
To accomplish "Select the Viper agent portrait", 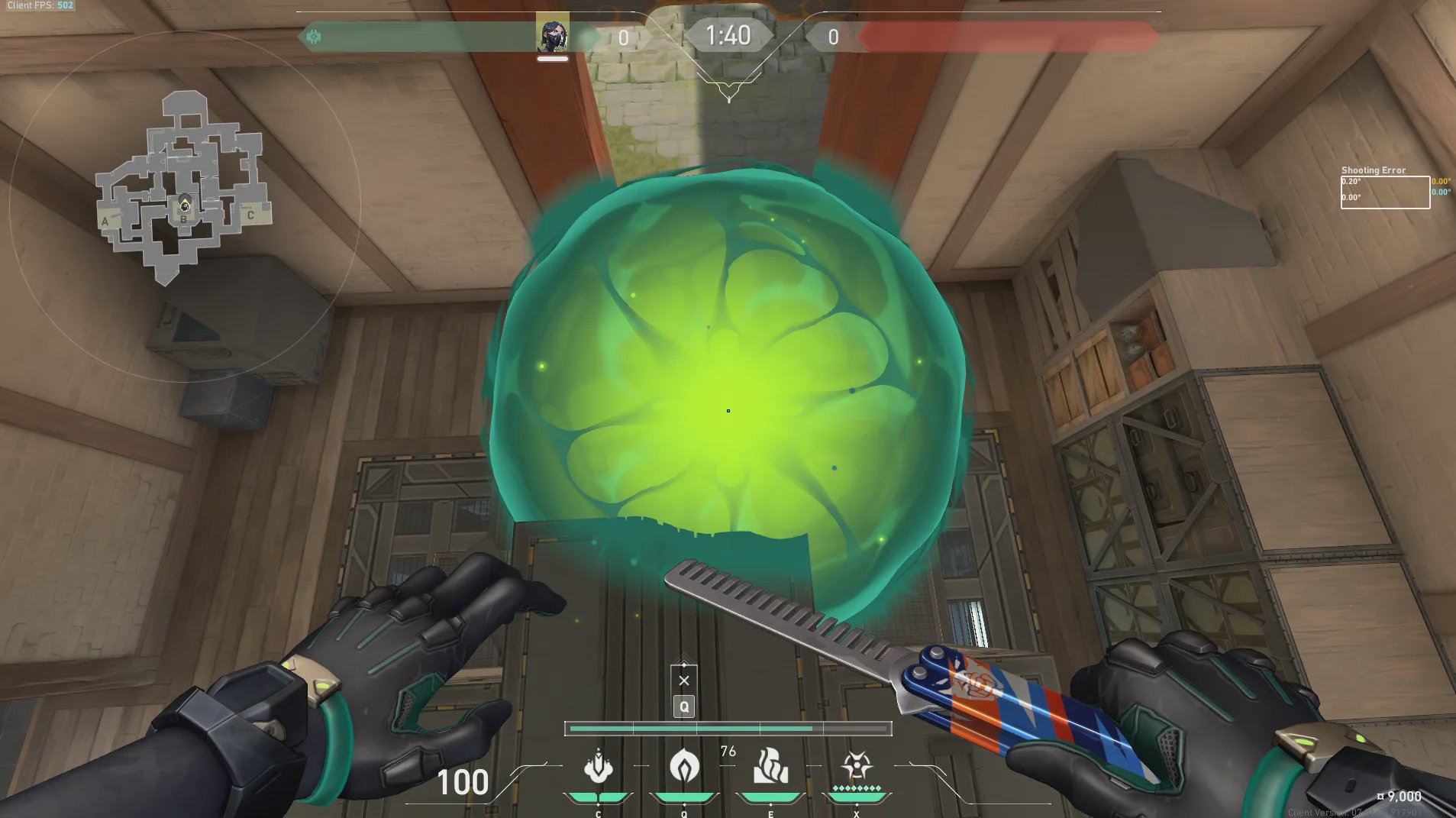I will [552, 34].
